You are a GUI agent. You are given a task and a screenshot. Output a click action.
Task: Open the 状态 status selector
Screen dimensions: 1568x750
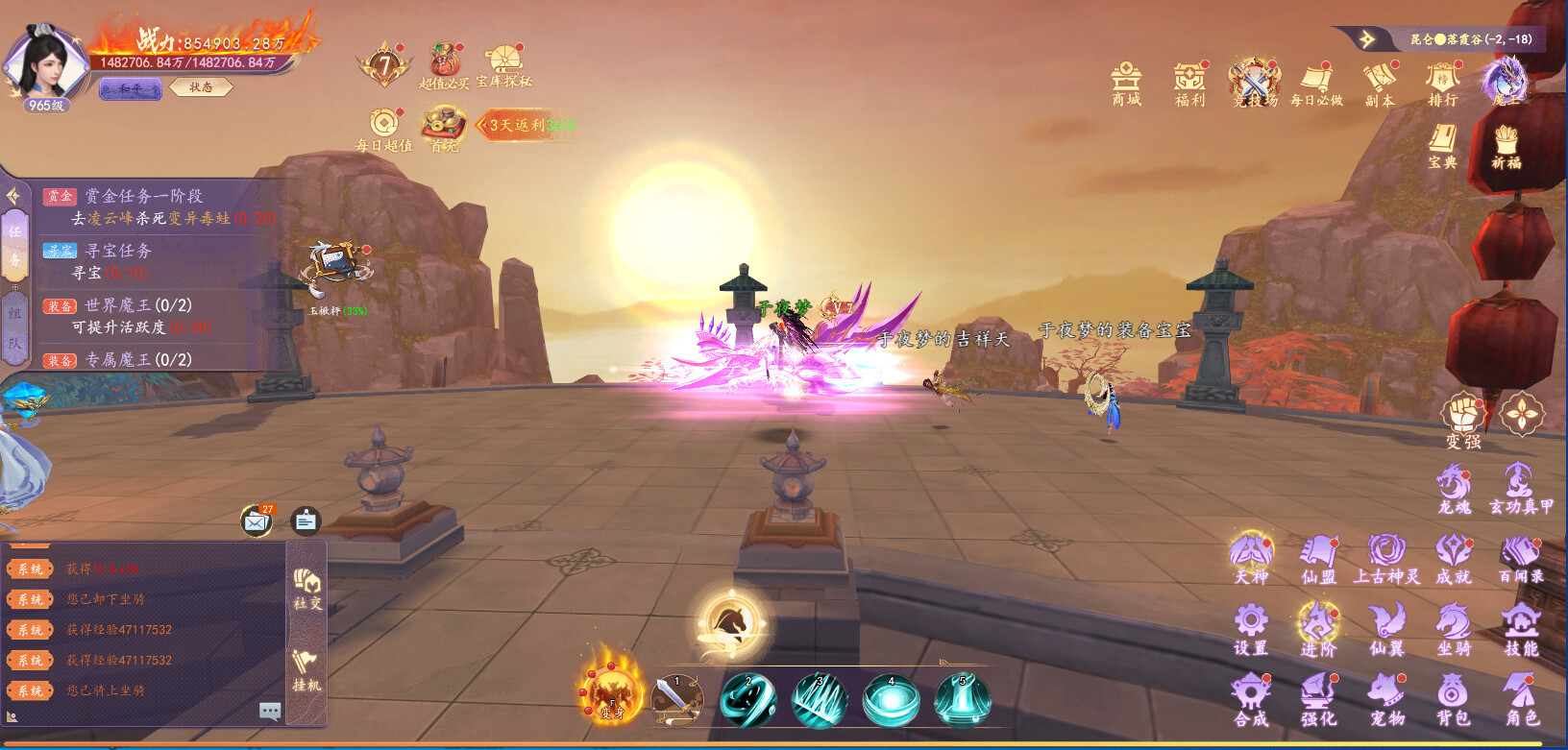[x=202, y=87]
